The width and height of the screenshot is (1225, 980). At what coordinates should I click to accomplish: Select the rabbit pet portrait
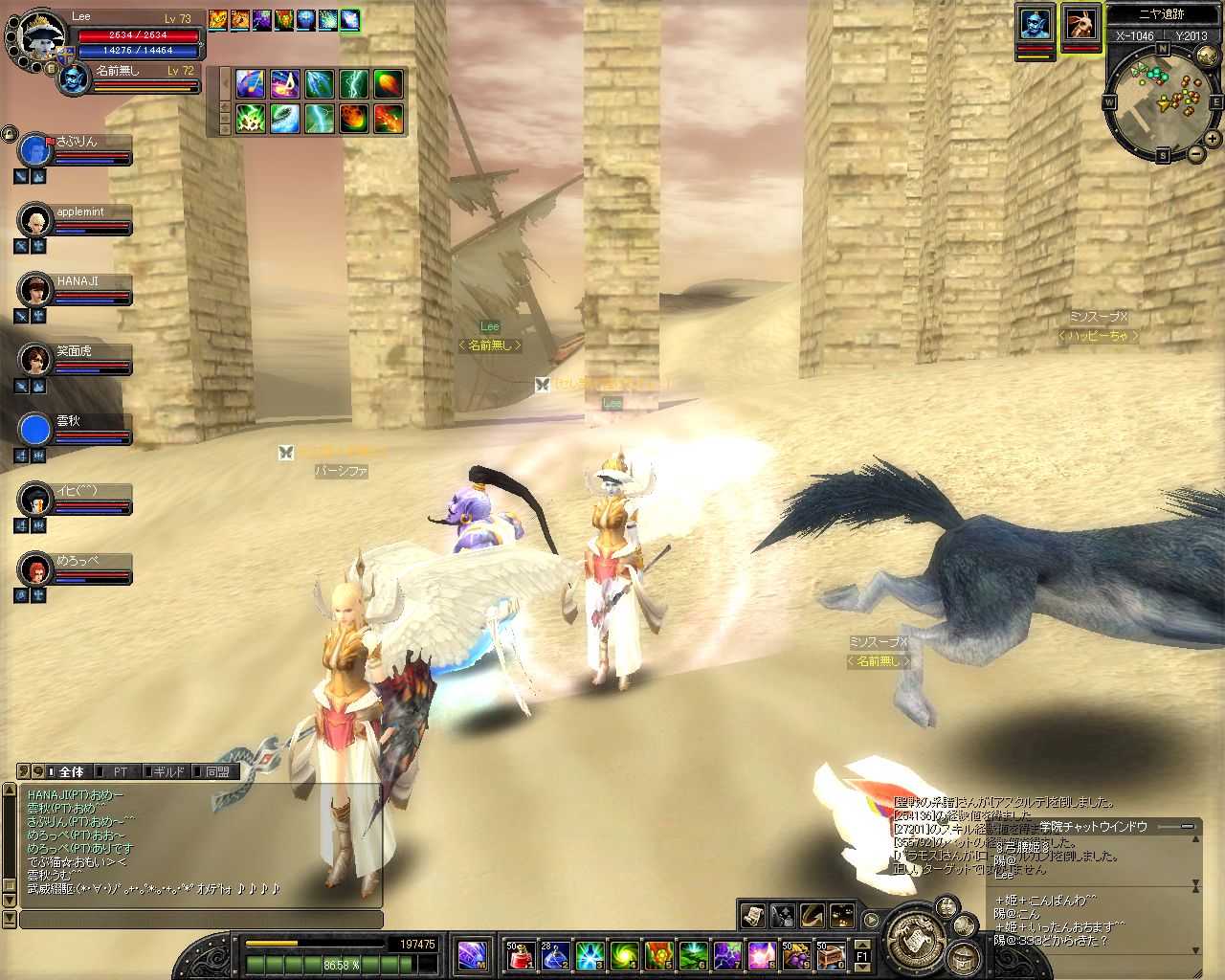[x=1081, y=24]
